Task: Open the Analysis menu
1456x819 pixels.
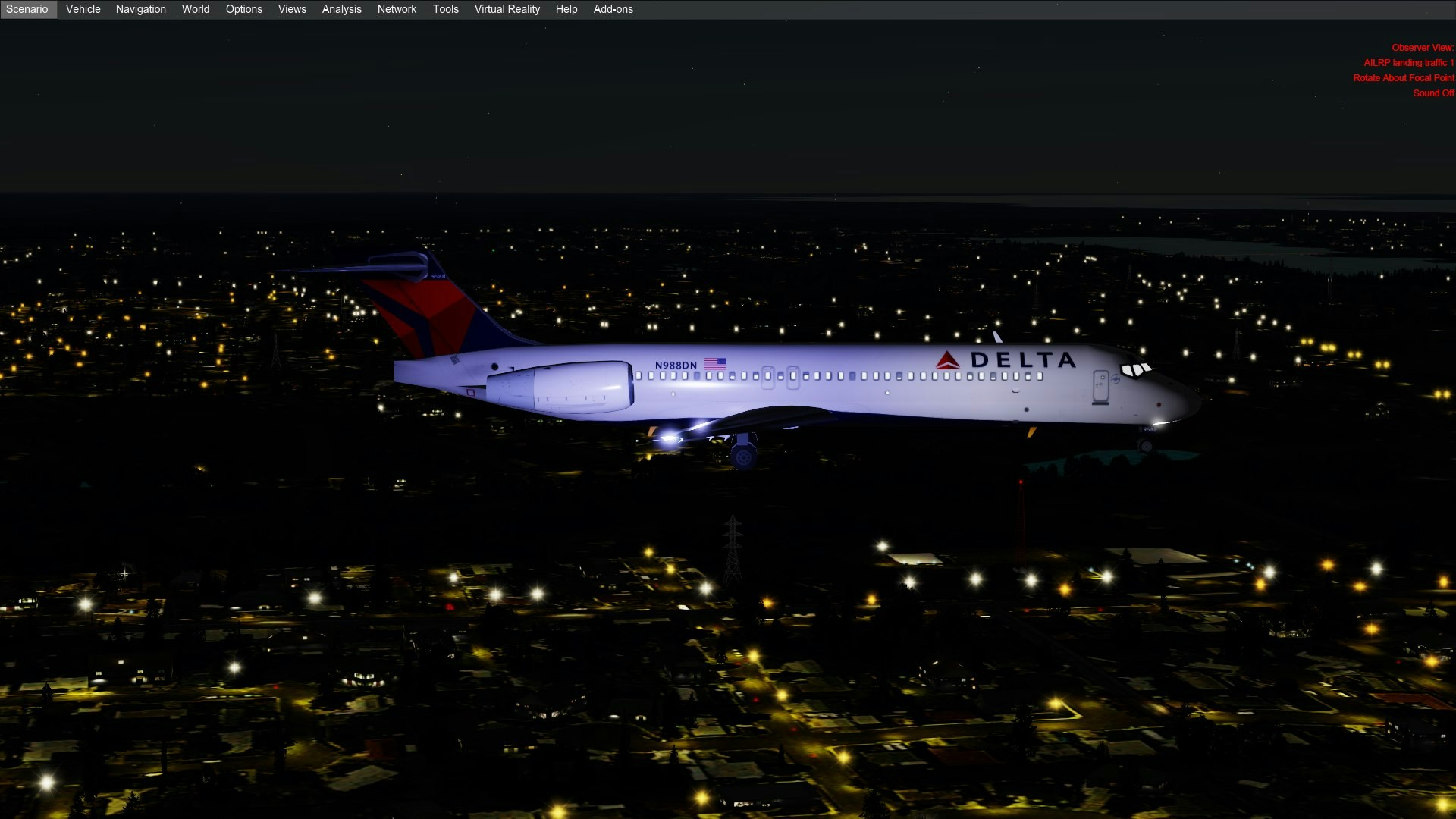Action: 341,9
